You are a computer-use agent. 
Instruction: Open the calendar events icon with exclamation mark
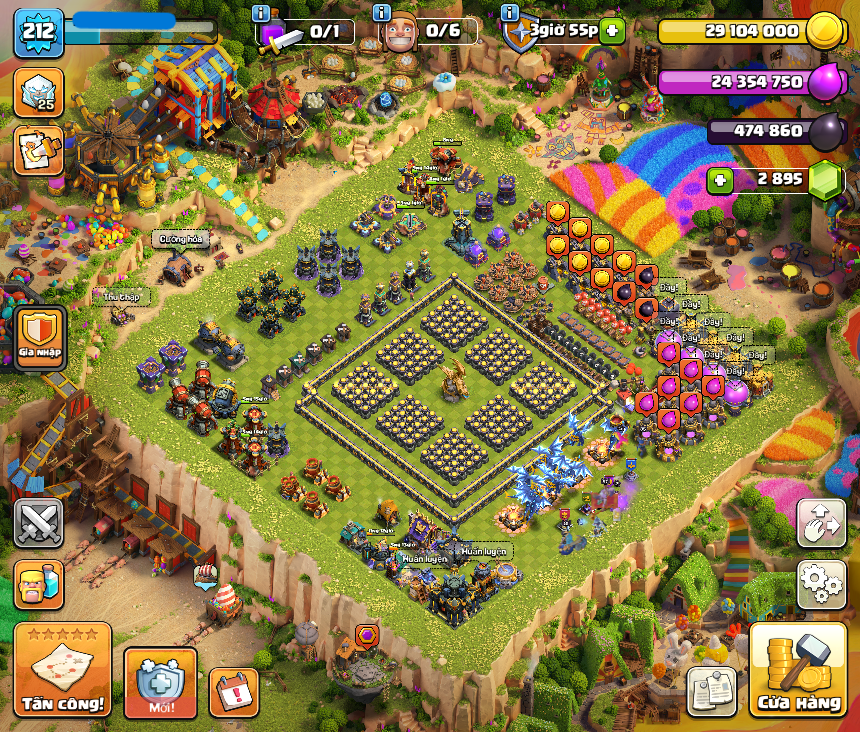click(x=234, y=692)
